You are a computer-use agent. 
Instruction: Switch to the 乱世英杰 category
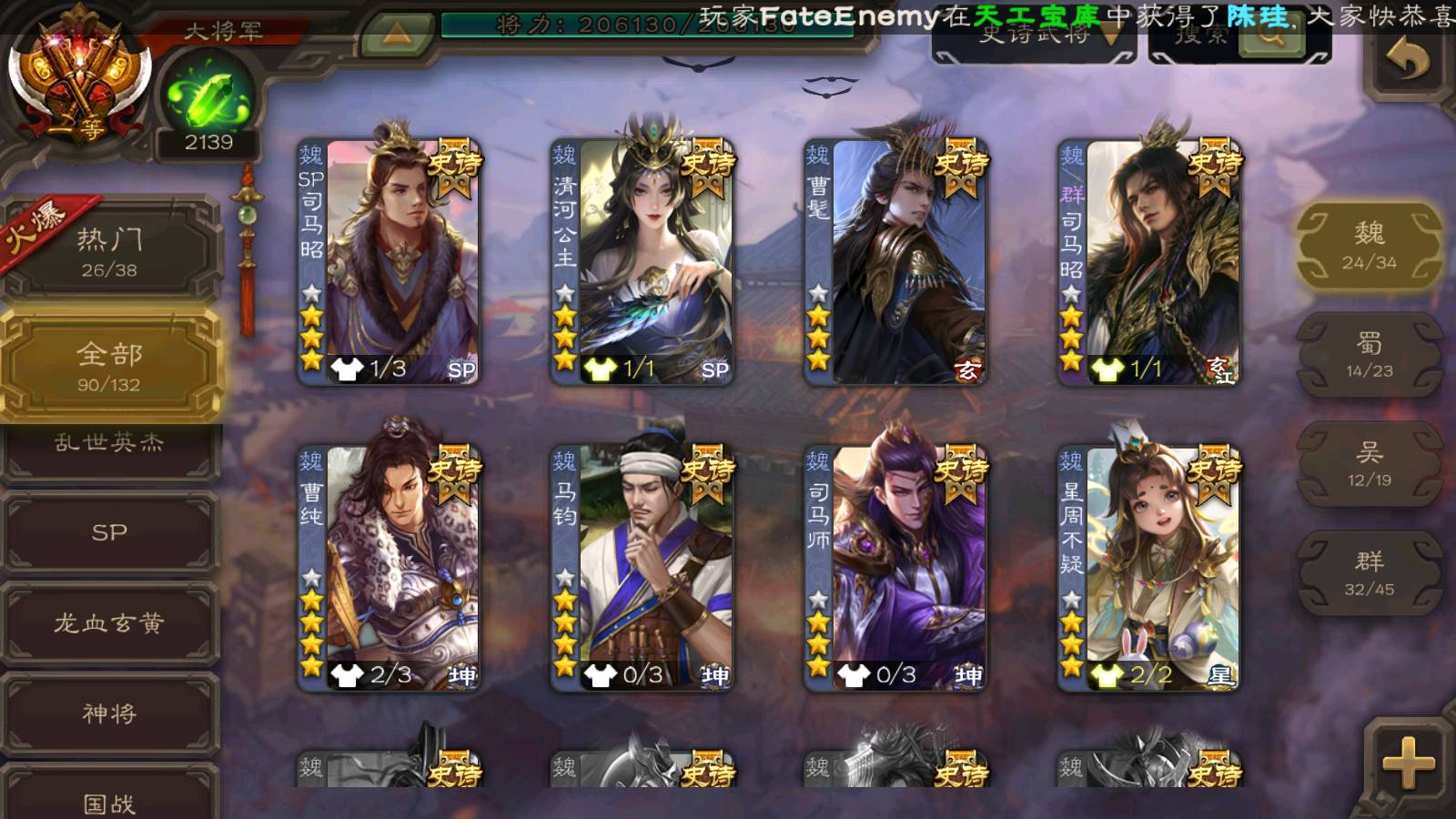[x=109, y=446]
